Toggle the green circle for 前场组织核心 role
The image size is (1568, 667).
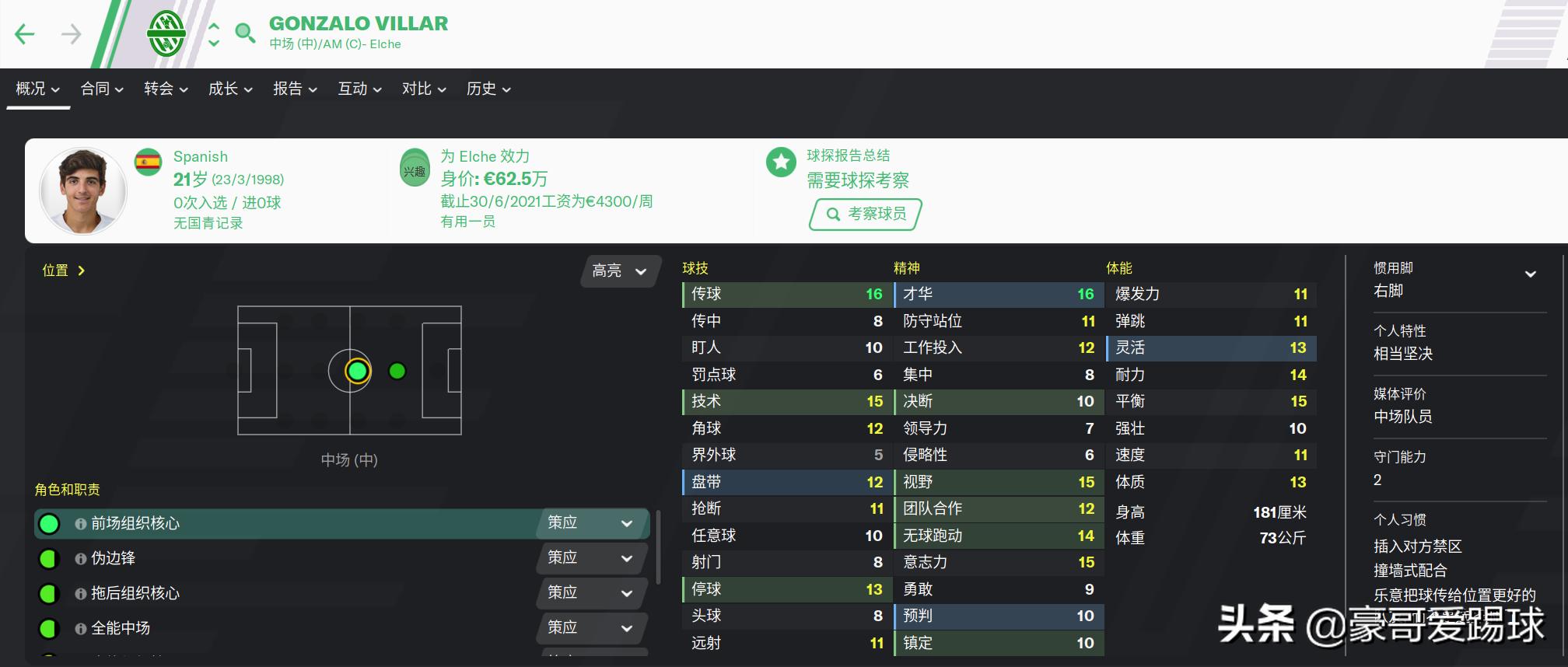pos(49,524)
